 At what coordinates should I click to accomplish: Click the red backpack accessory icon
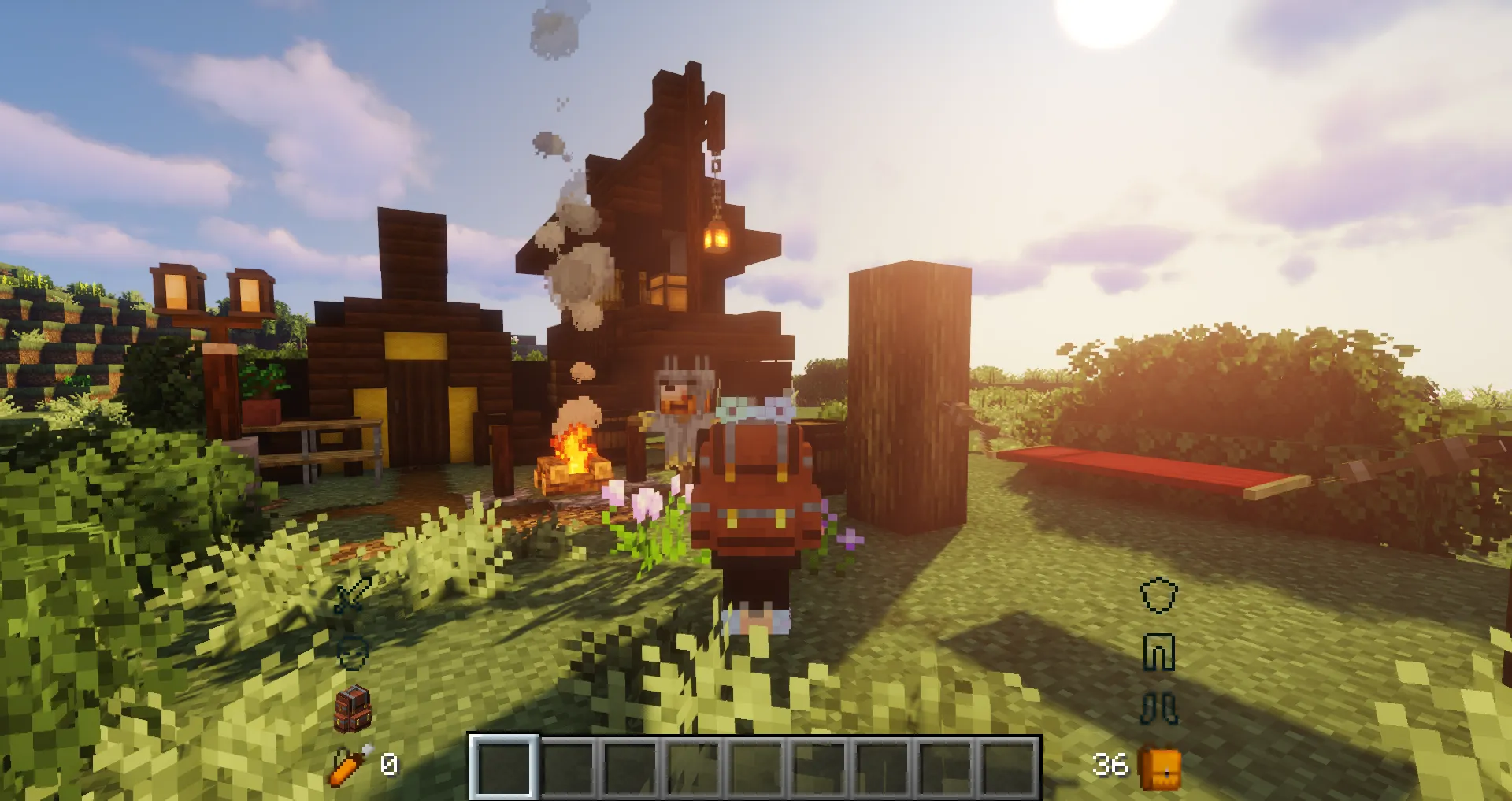coord(354,708)
